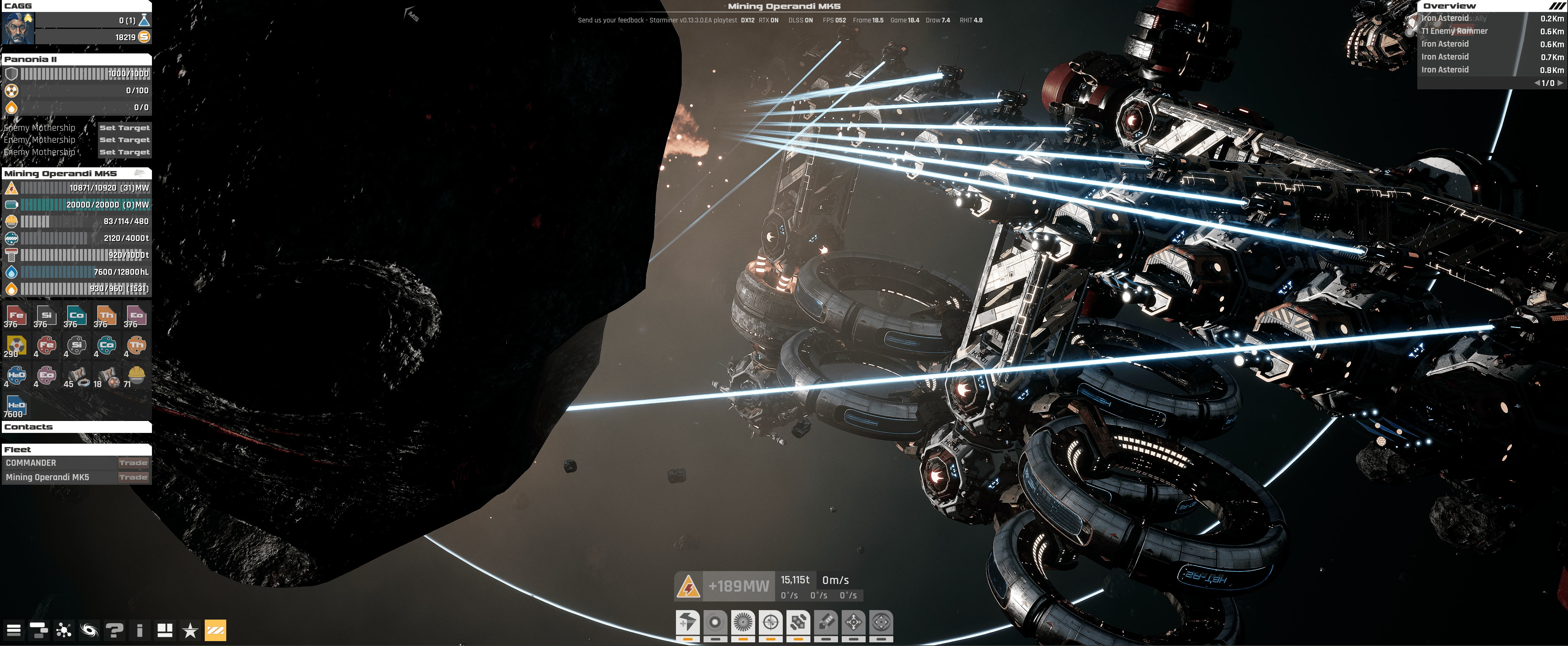
Task: Click the question mark help icon
Action: (114, 630)
